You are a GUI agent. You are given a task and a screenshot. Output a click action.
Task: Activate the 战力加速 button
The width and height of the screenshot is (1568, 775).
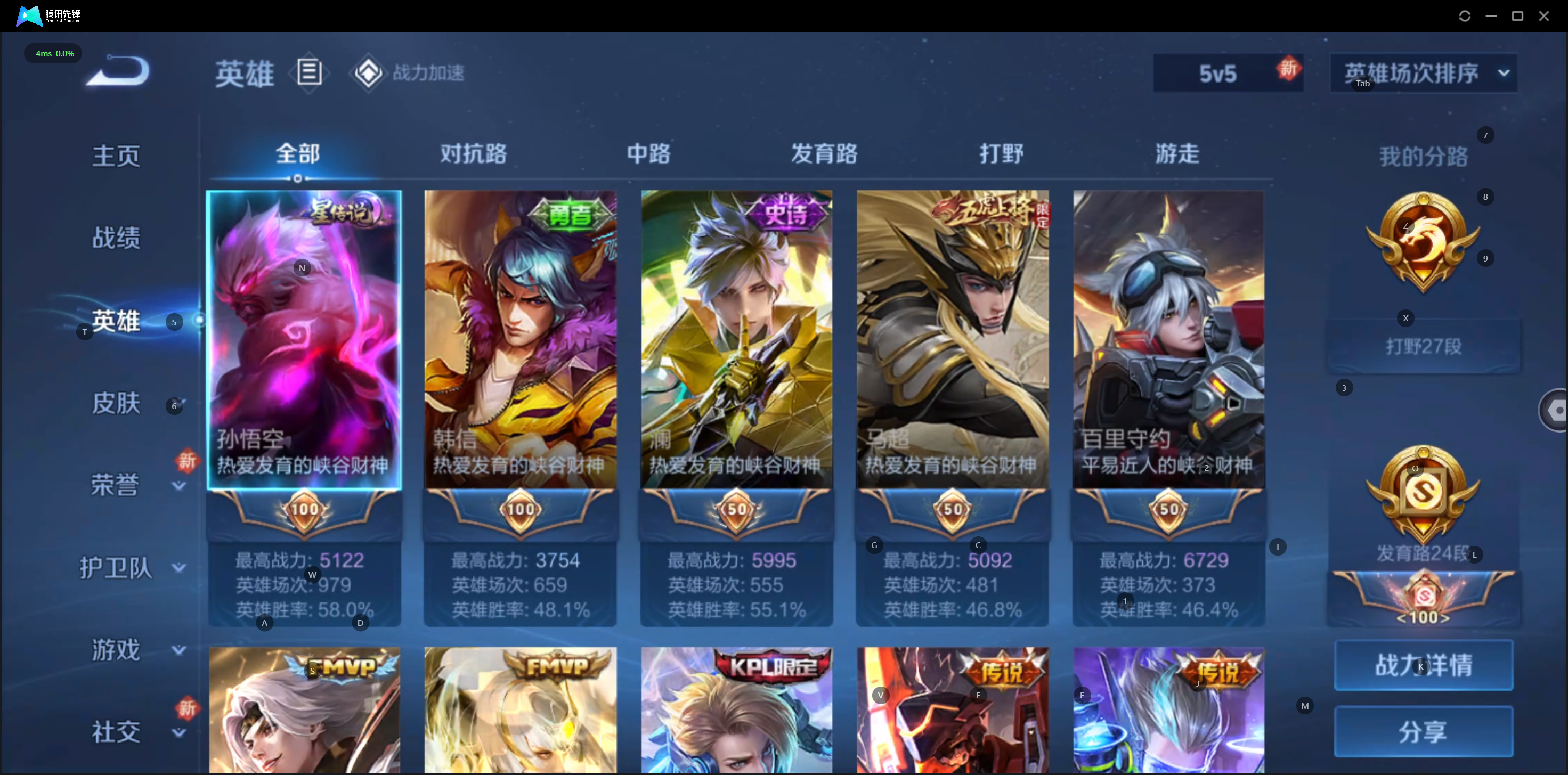408,73
